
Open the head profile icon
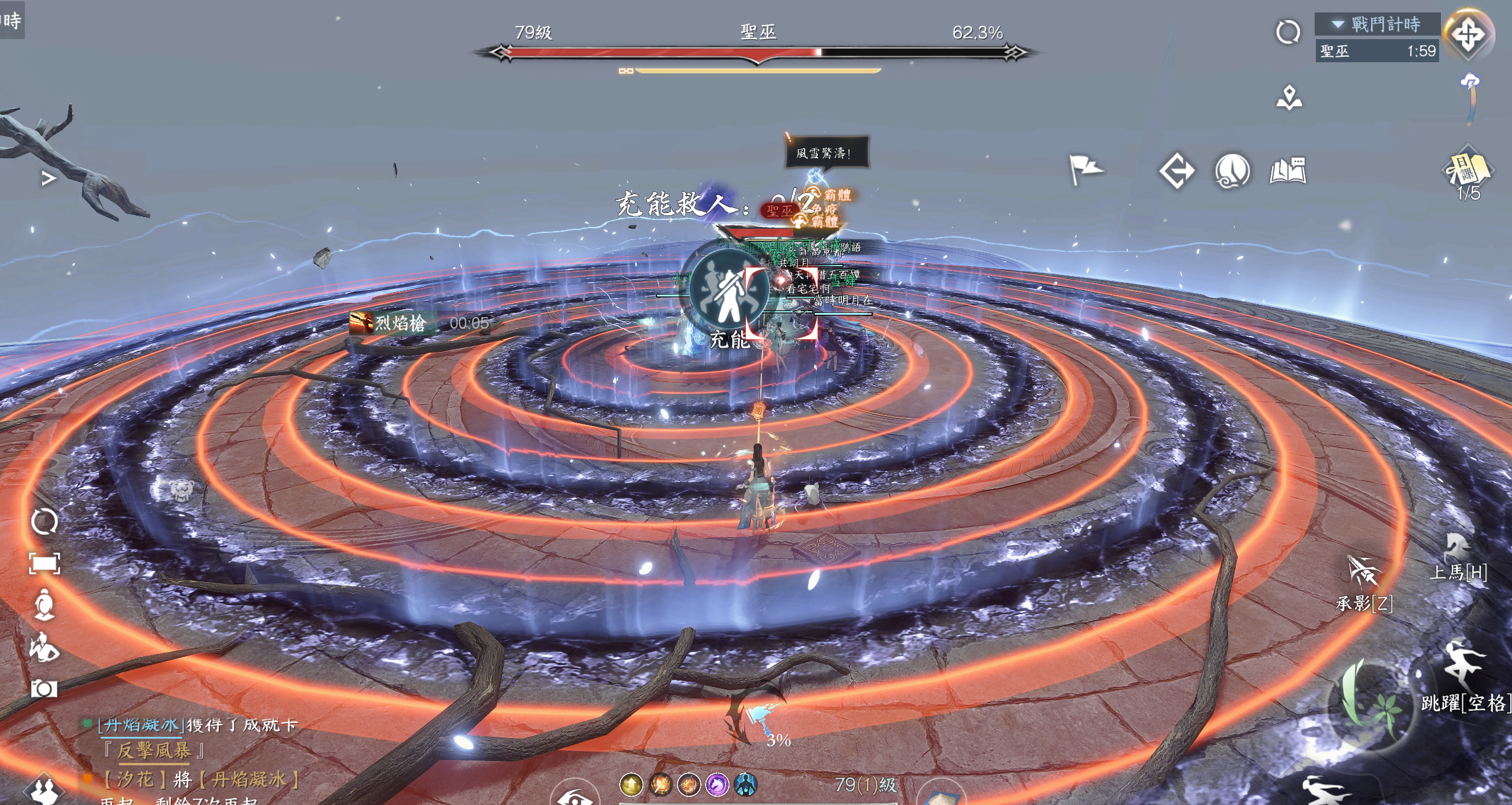coord(1232,172)
